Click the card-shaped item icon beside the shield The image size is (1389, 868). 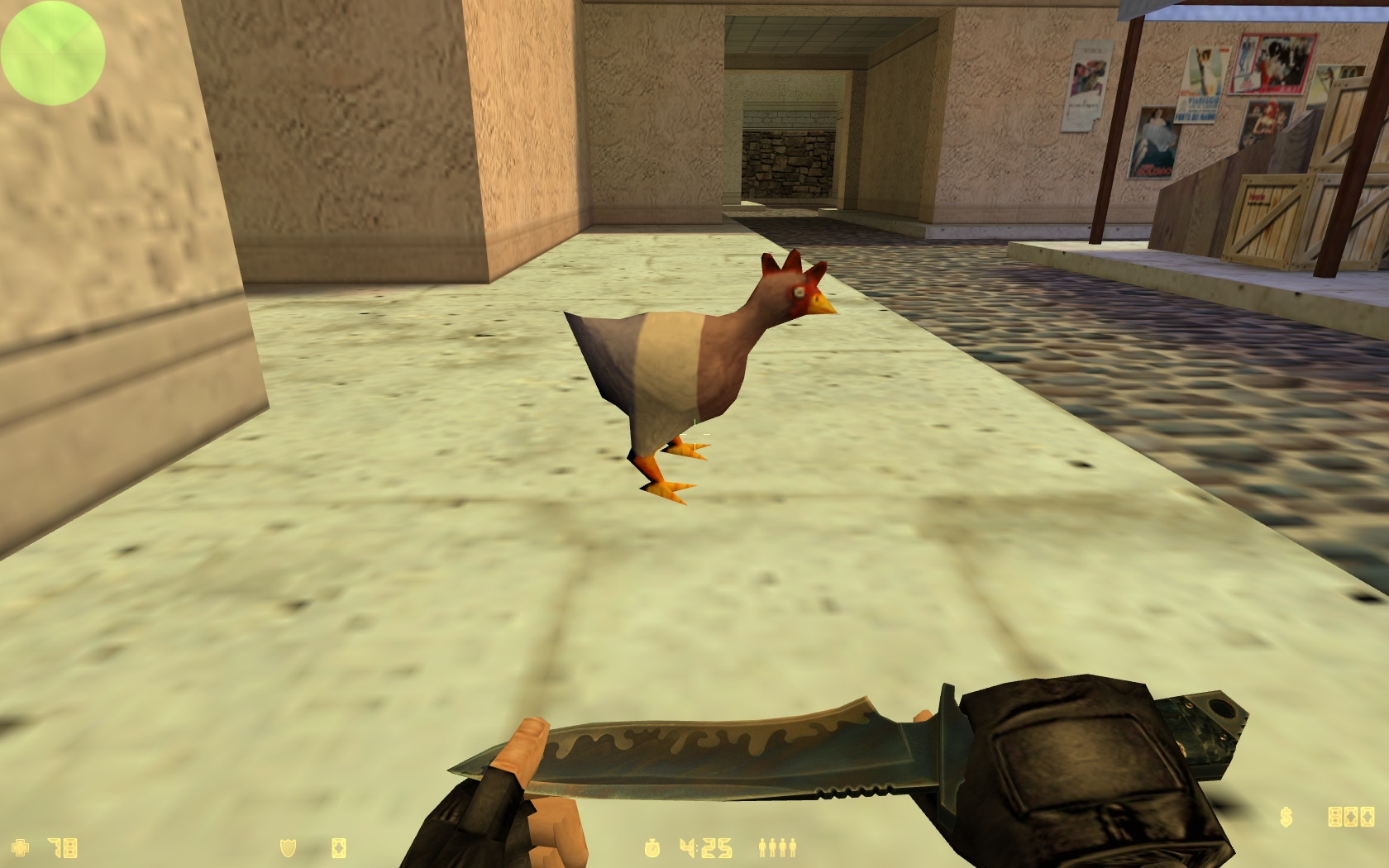click(340, 848)
